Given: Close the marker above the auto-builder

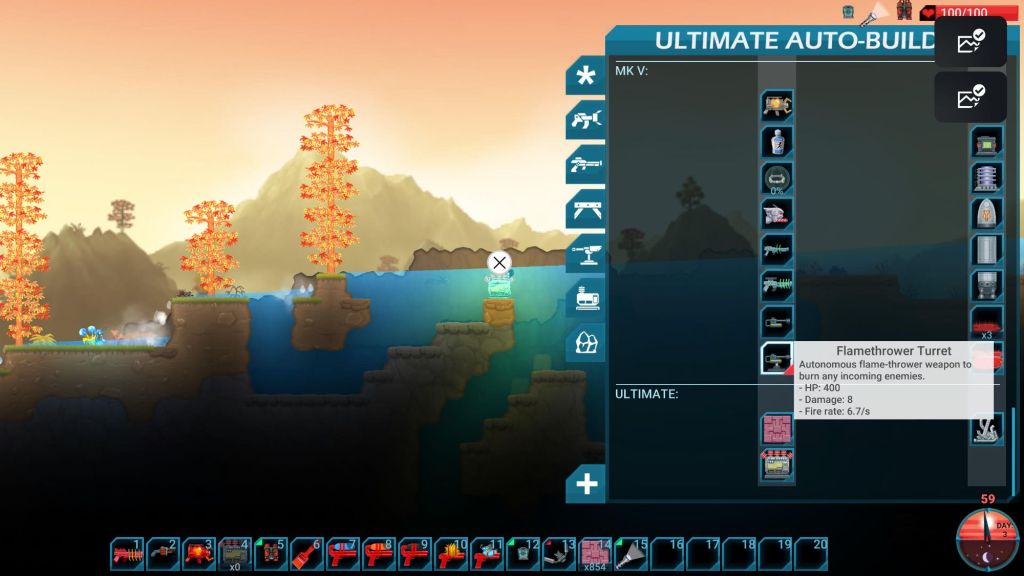Looking at the screenshot, I should 499,263.
